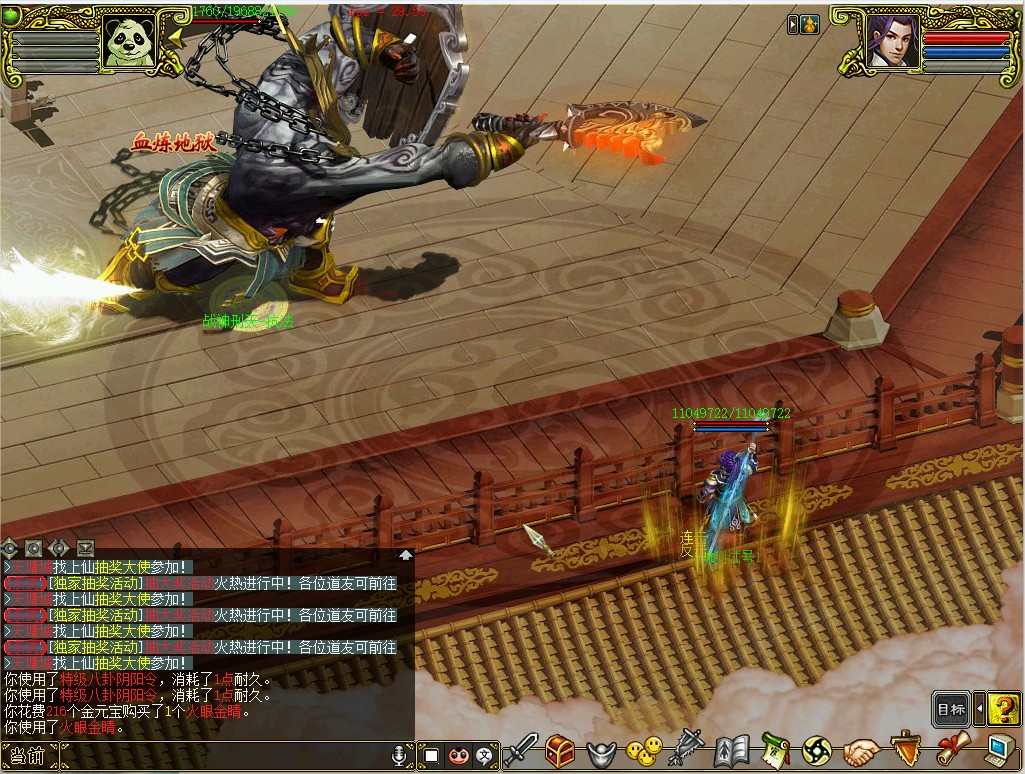The height and width of the screenshot is (774, 1025).
Task: Click the red emoticon face button
Action: [x=458, y=755]
